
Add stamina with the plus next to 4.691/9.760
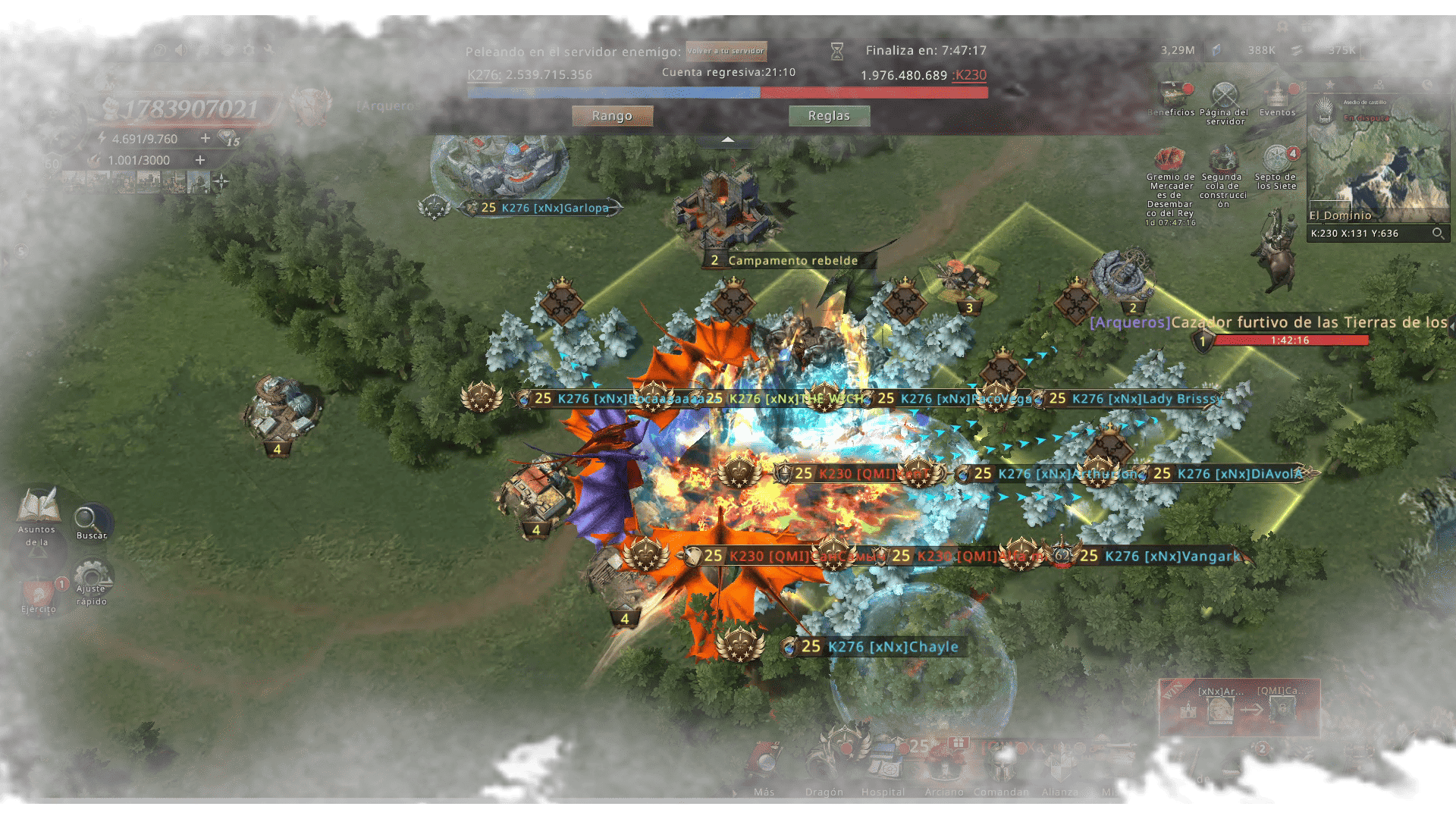(205, 138)
